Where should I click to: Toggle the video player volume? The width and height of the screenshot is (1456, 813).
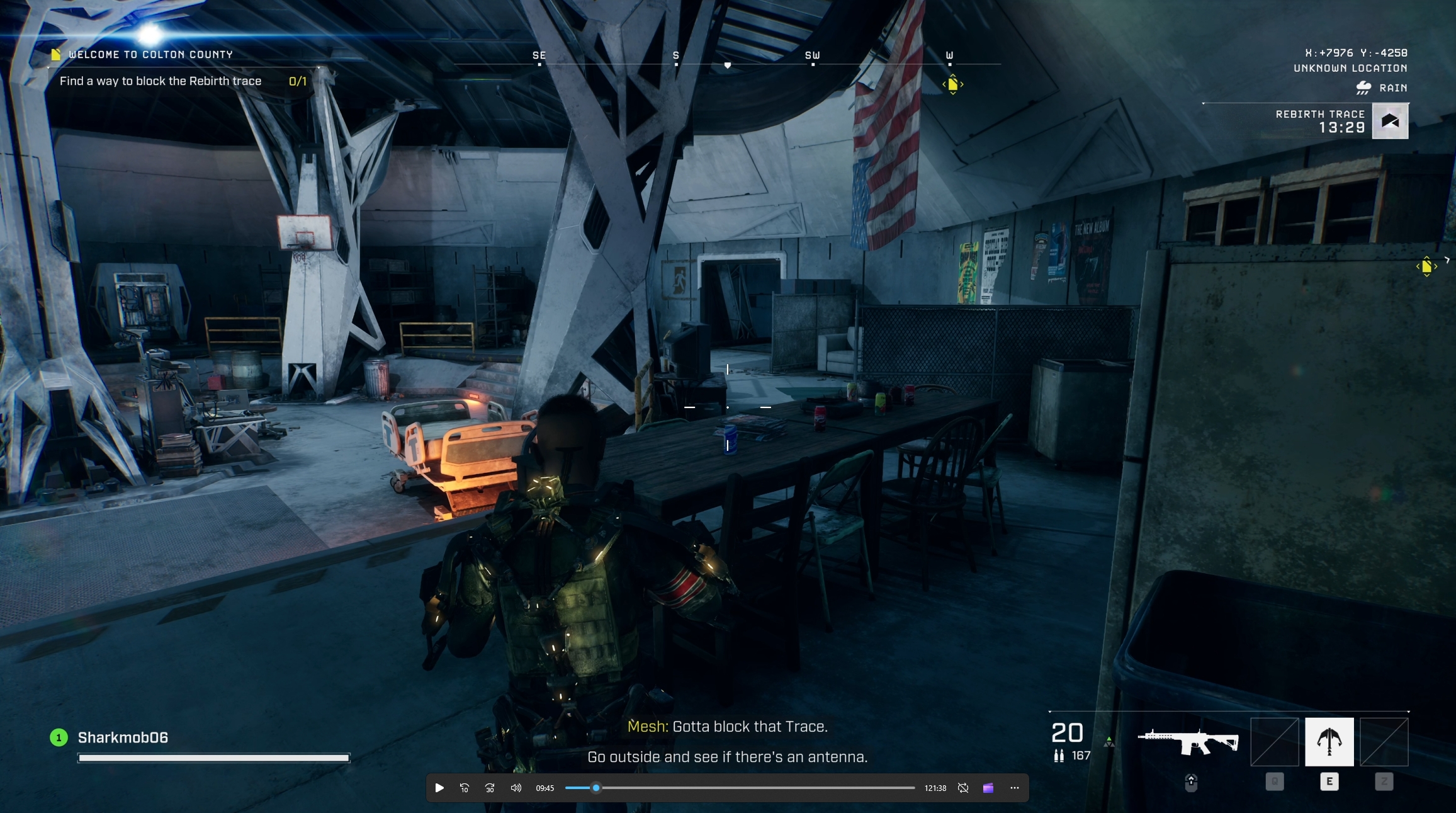pos(516,788)
